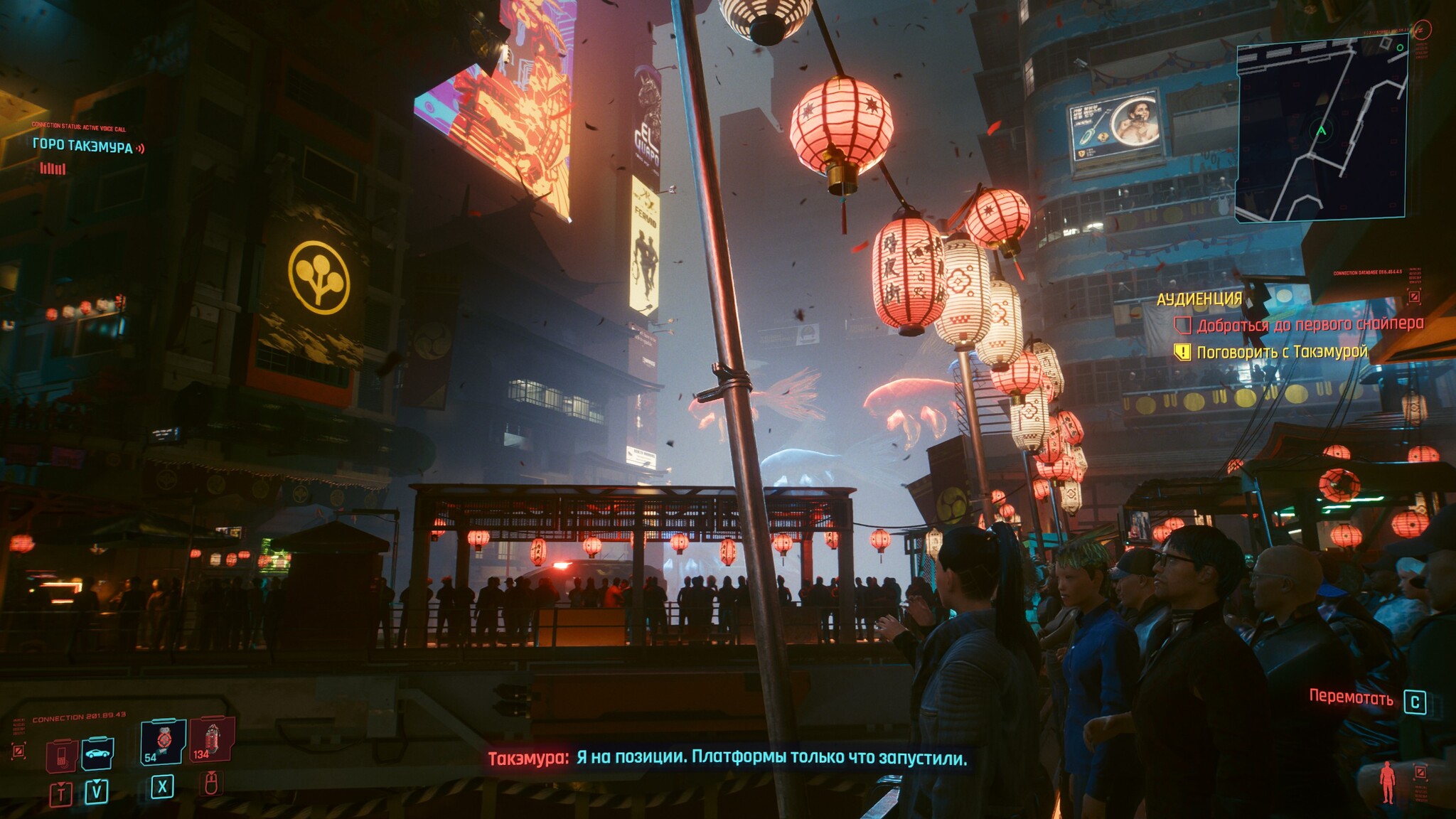Screen dimensions: 1456x819
Task: Select objective 'Поговорить с Такэмурой'
Action: point(1281,352)
